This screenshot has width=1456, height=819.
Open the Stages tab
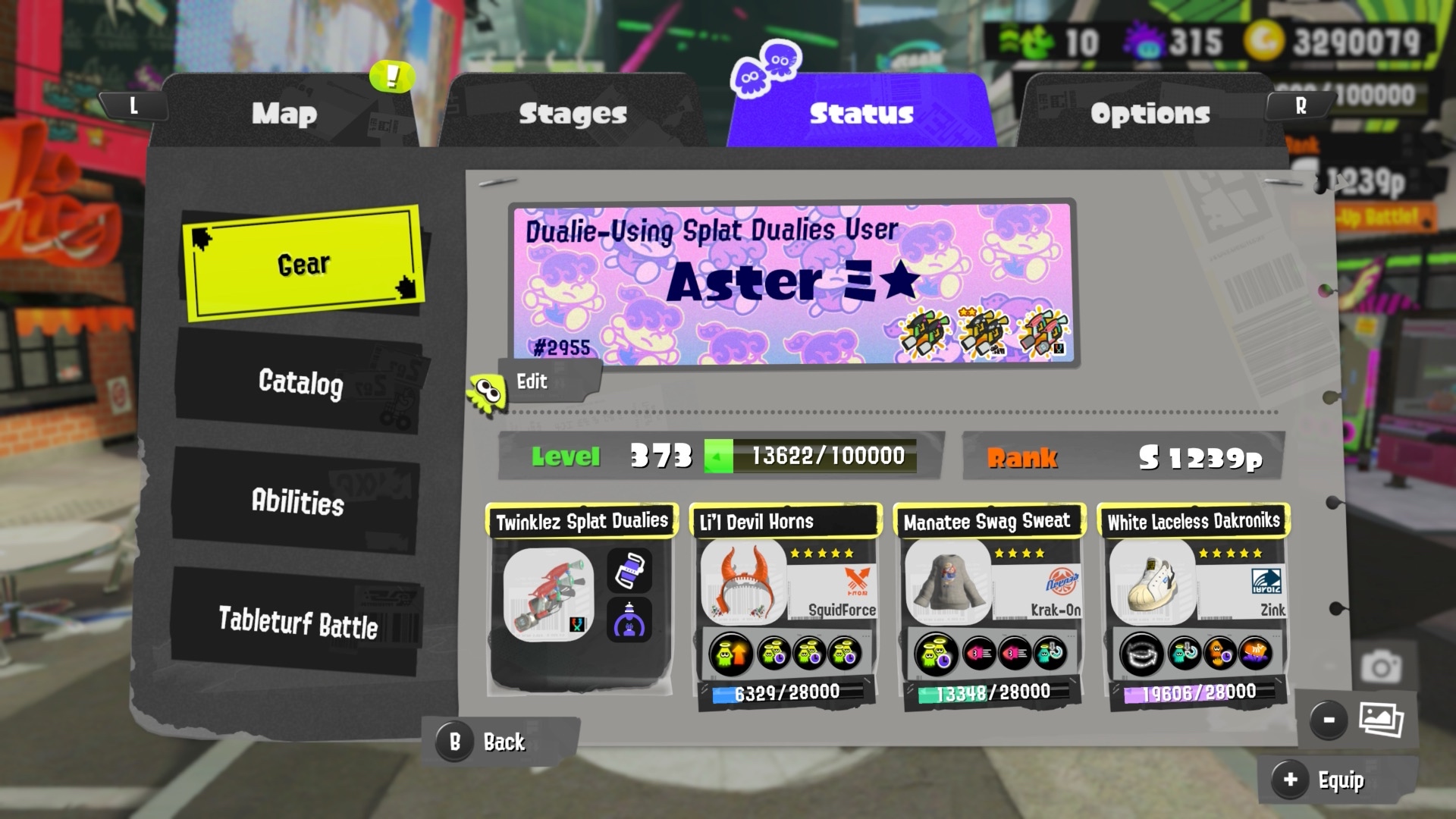coord(573,114)
